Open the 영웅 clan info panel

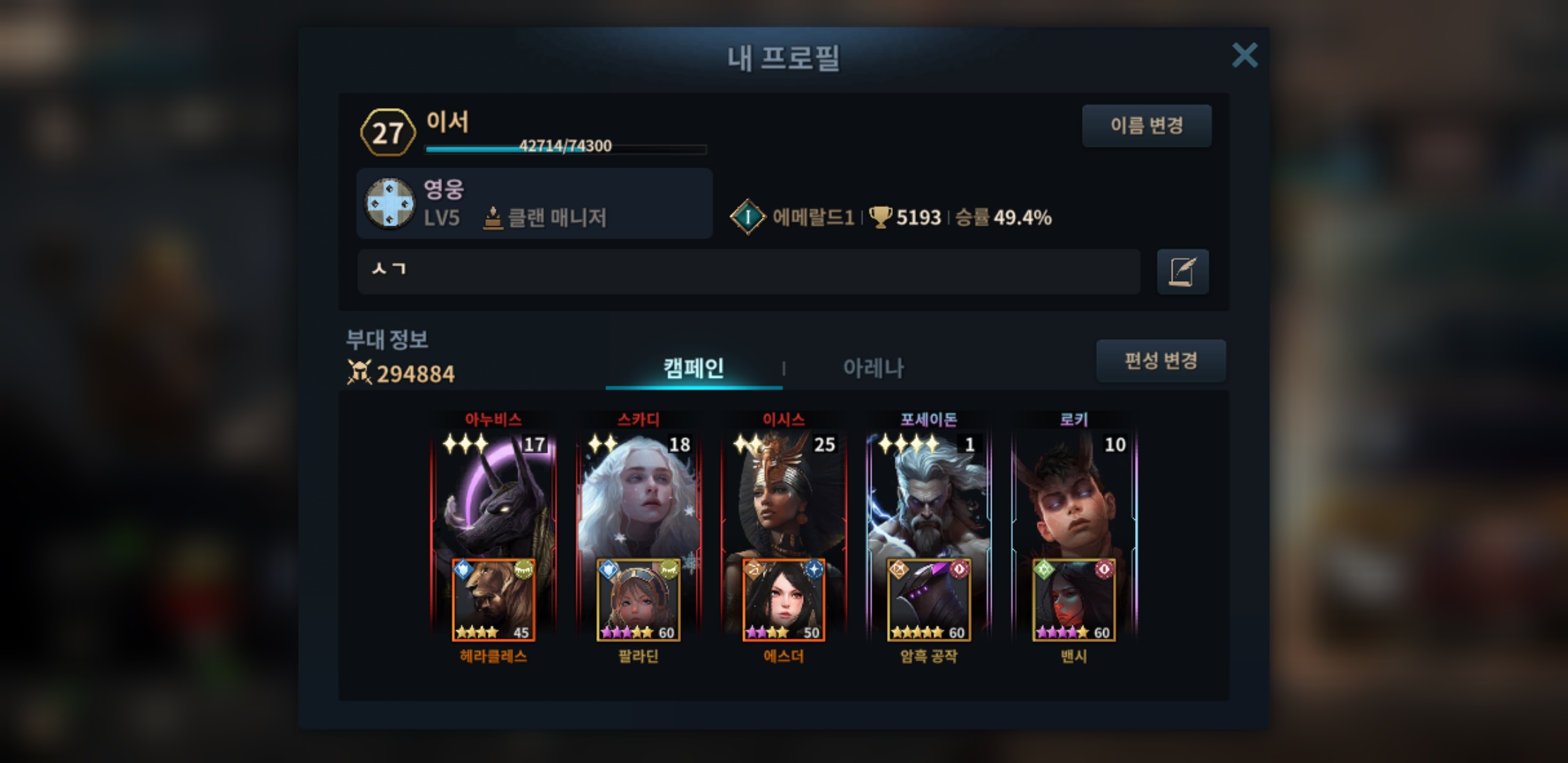click(534, 203)
